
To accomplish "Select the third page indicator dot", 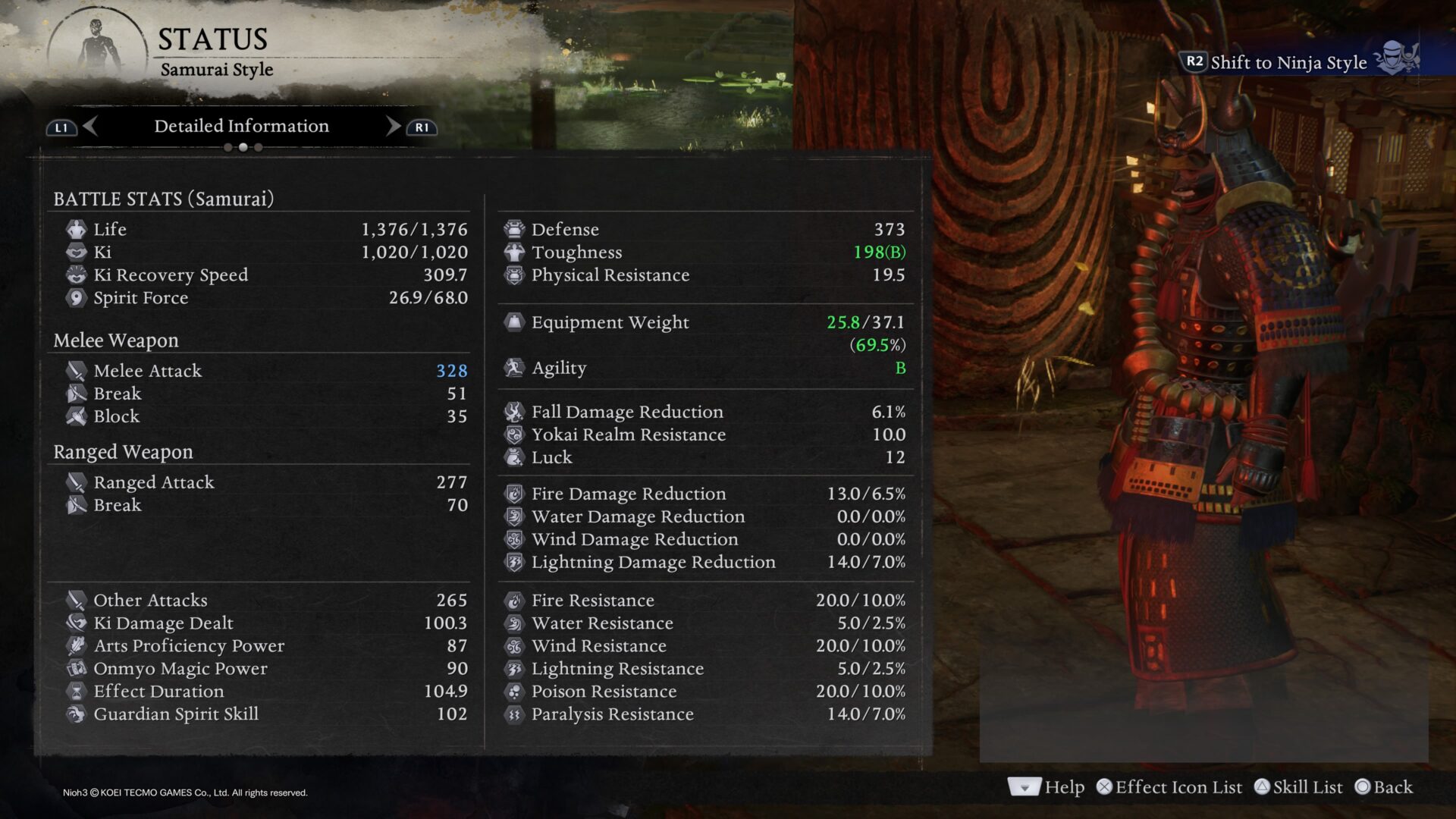I will coord(259,148).
